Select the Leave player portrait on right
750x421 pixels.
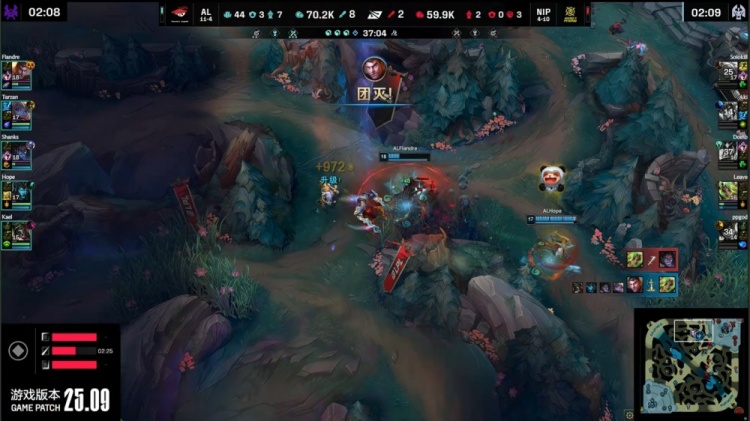tap(729, 191)
